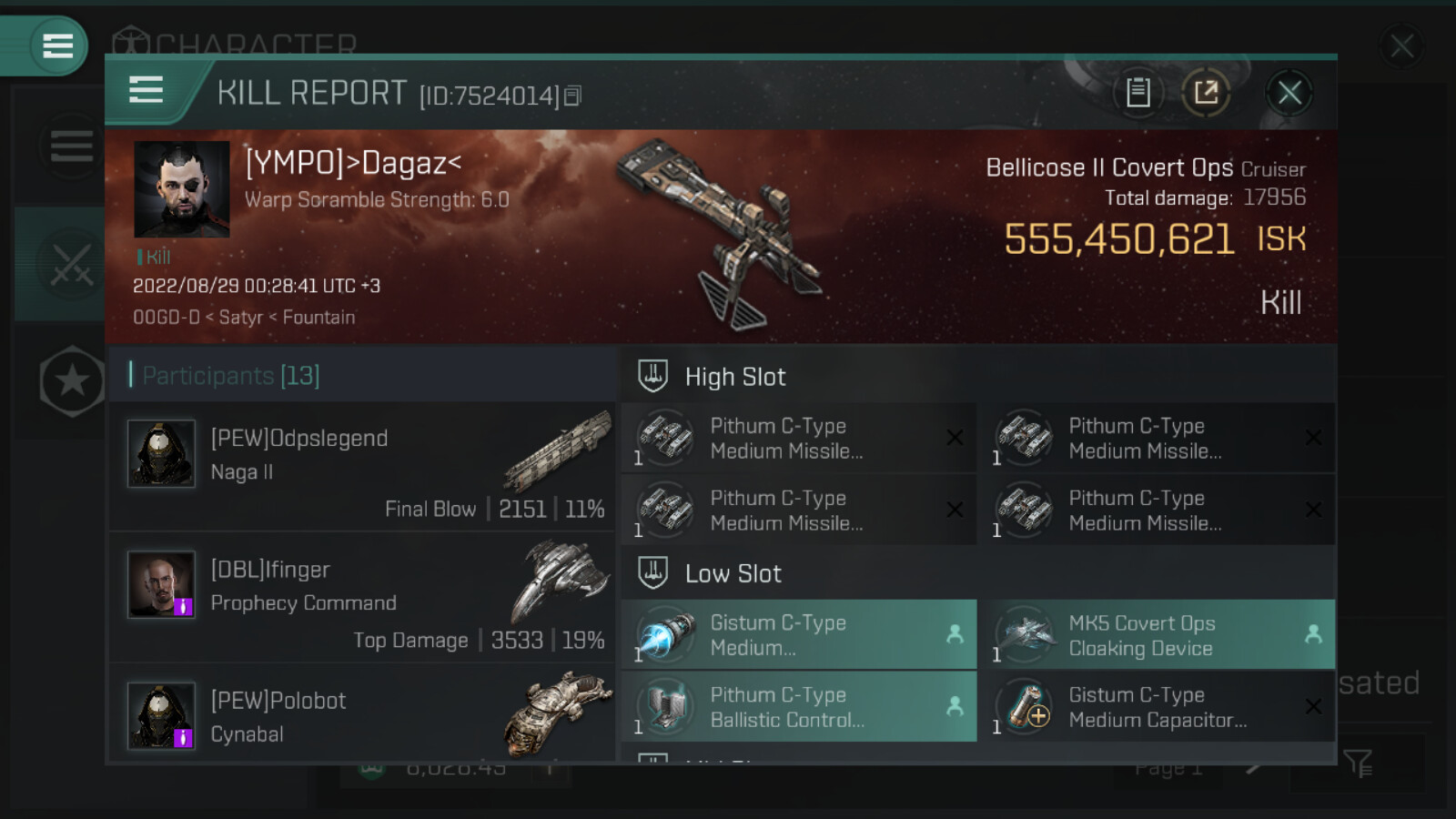The height and width of the screenshot is (819, 1456).
Task: Click the filter funnel icon
Action: click(x=1357, y=763)
